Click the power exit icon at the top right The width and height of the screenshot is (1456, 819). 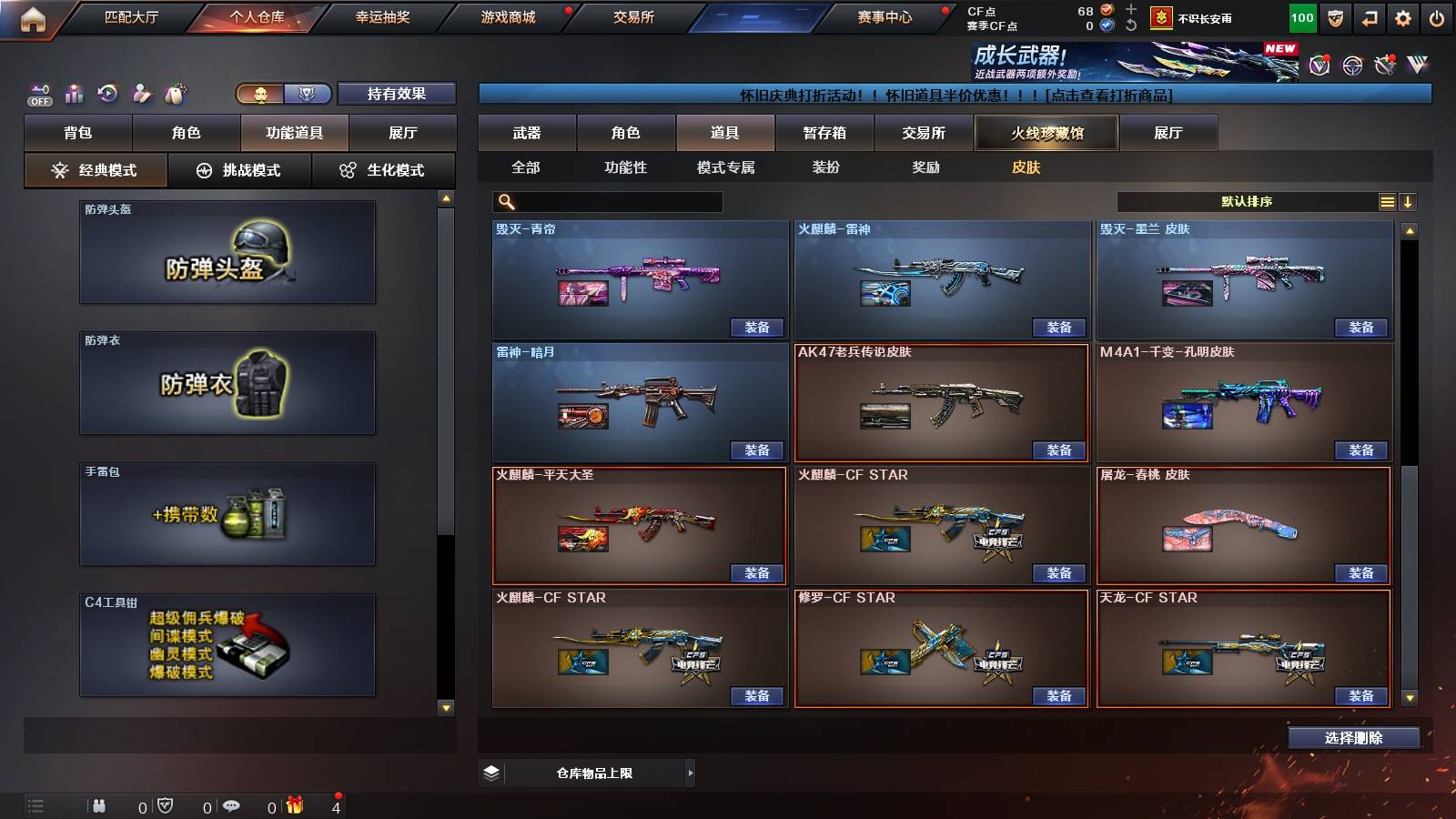tap(1438, 17)
